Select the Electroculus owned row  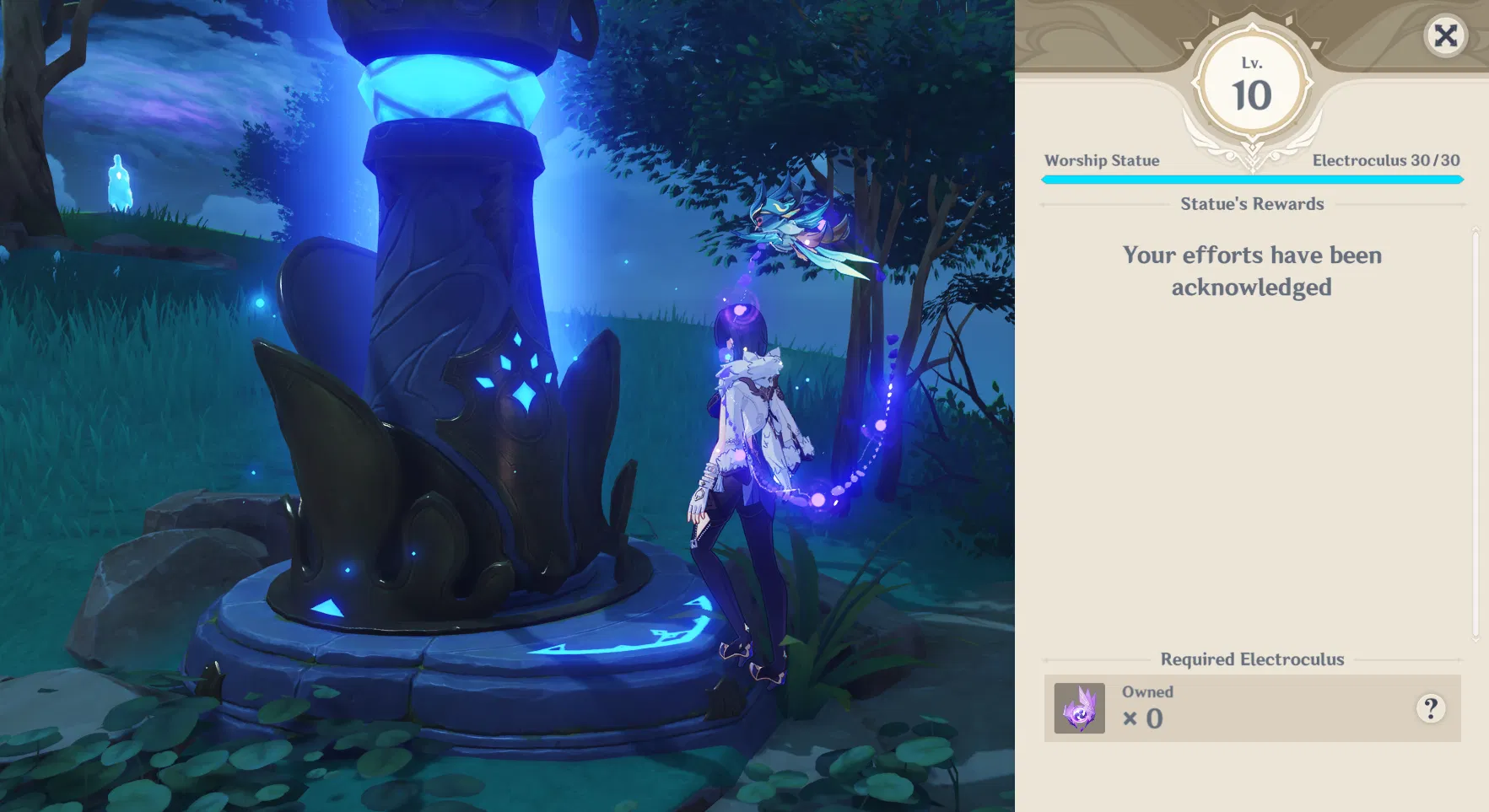1252,708
